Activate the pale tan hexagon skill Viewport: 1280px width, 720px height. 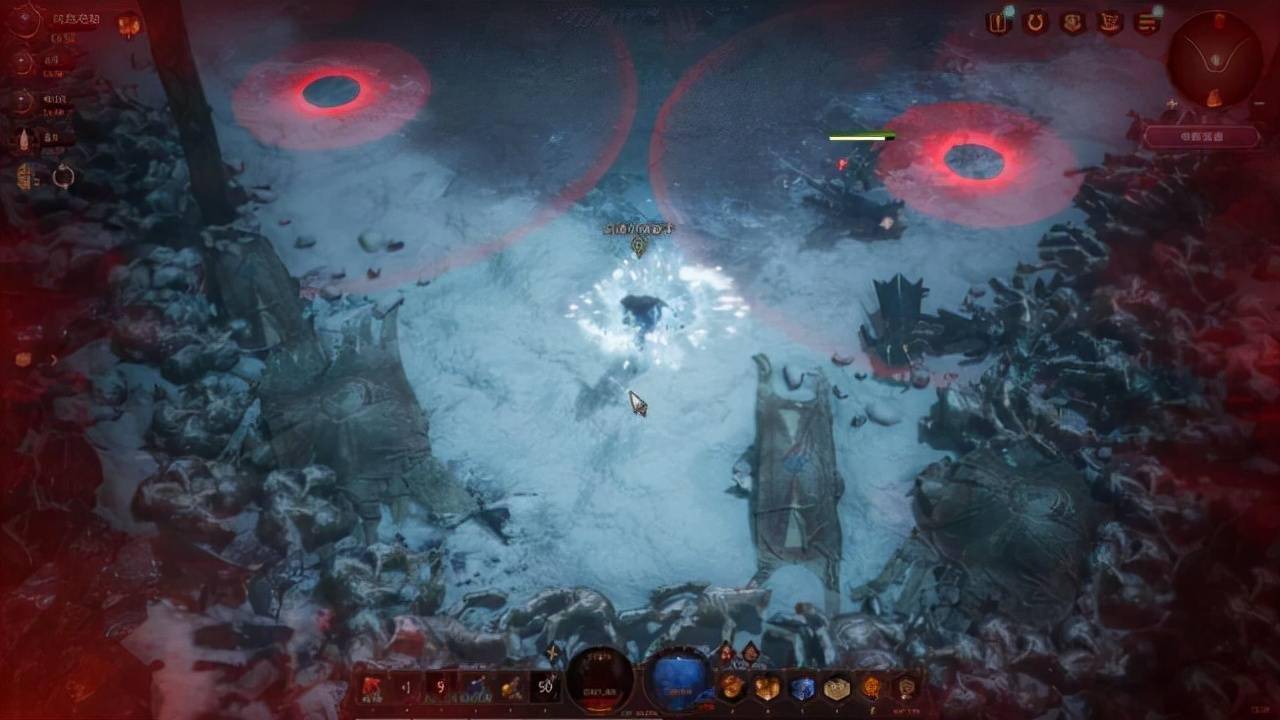[x=836, y=688]
